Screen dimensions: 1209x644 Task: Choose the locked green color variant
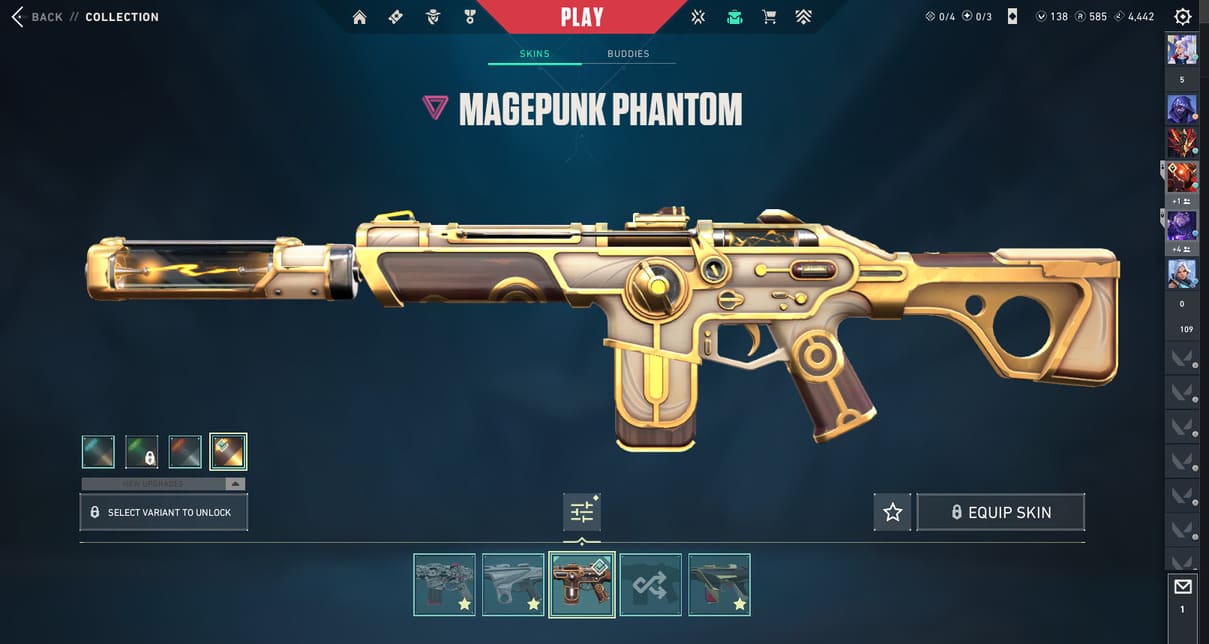tap(141, 452)
